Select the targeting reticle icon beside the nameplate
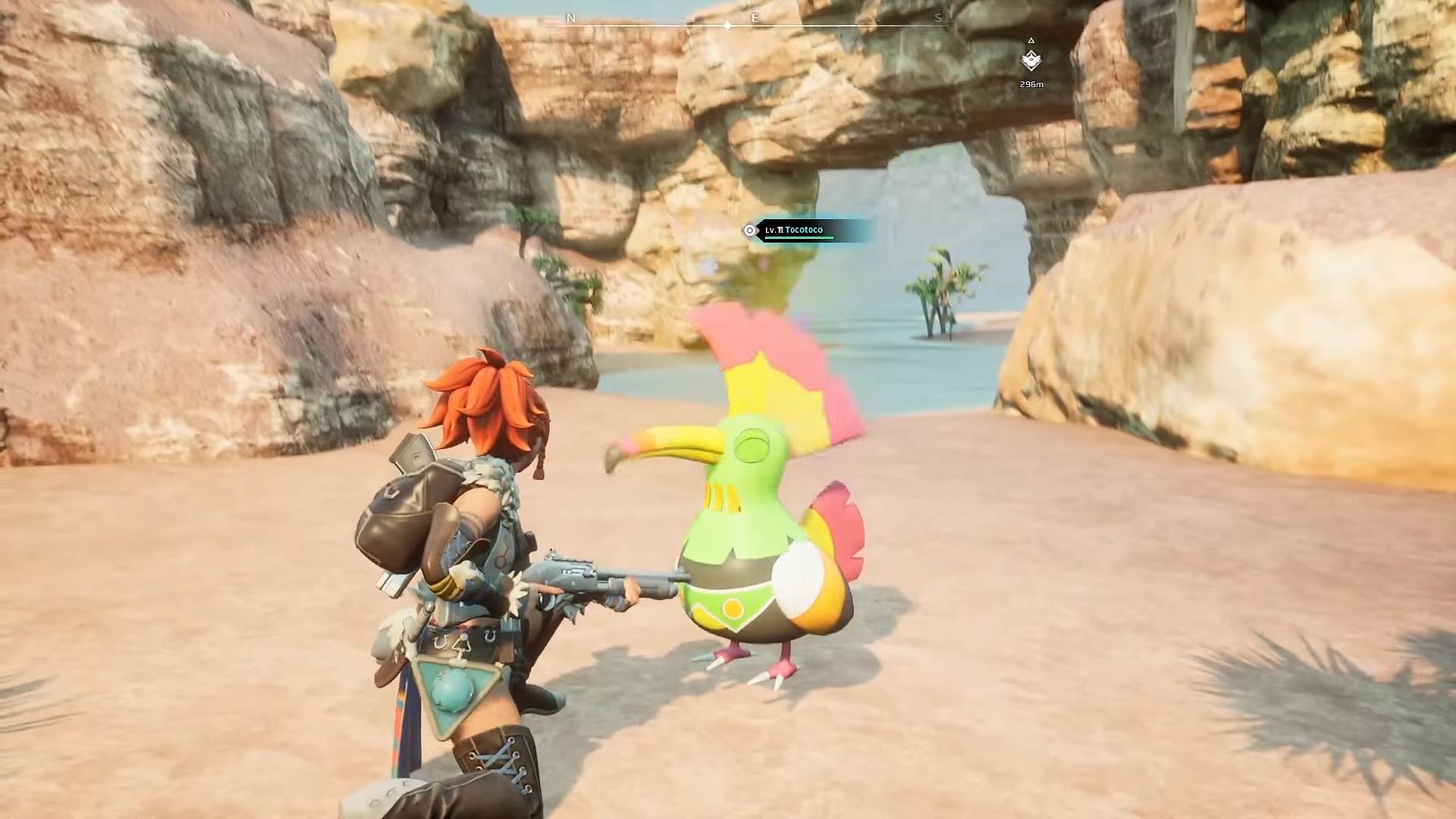 coord(749,230)
